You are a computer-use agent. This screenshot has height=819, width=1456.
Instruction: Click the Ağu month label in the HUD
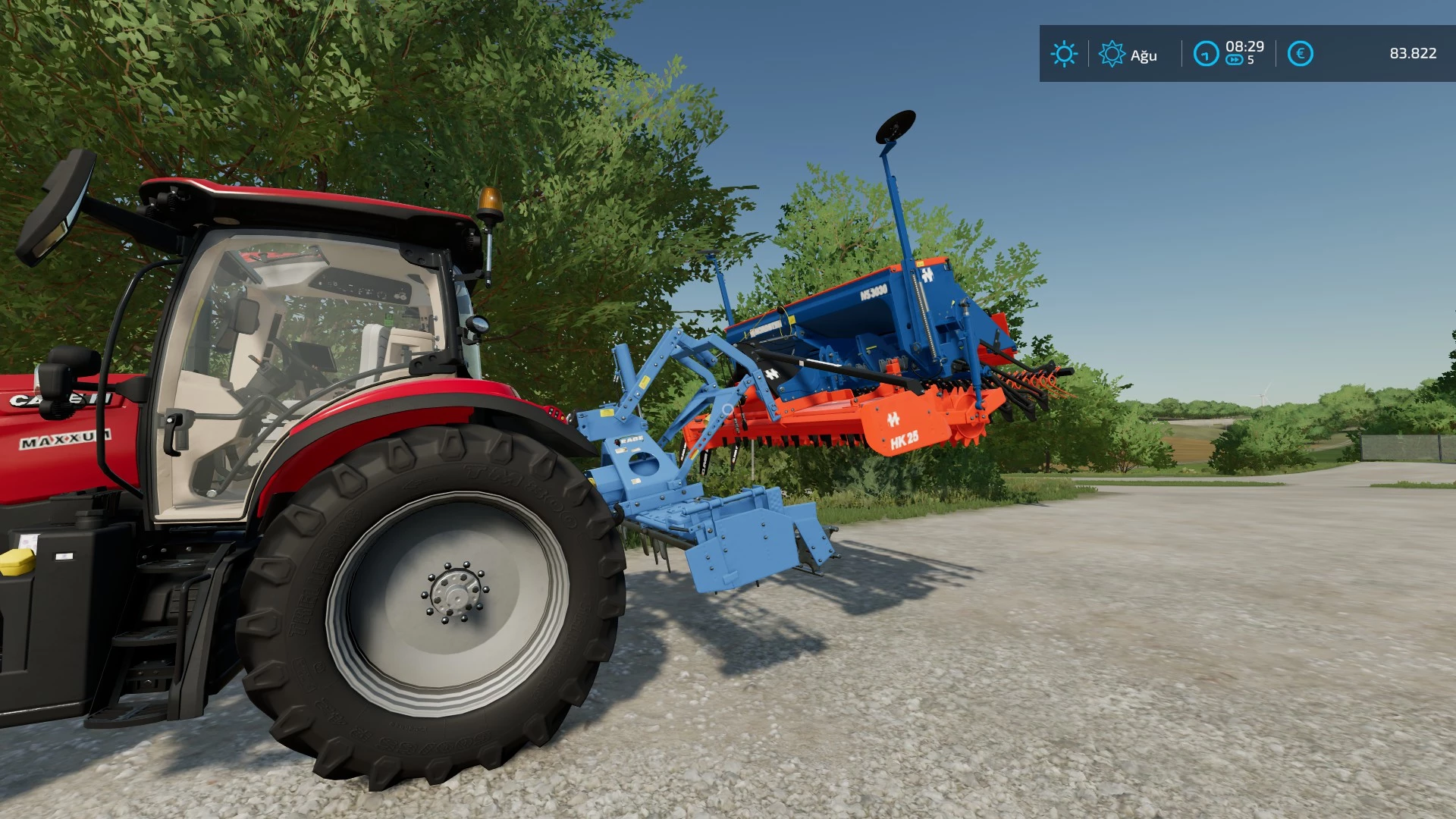pos(1144,55)
